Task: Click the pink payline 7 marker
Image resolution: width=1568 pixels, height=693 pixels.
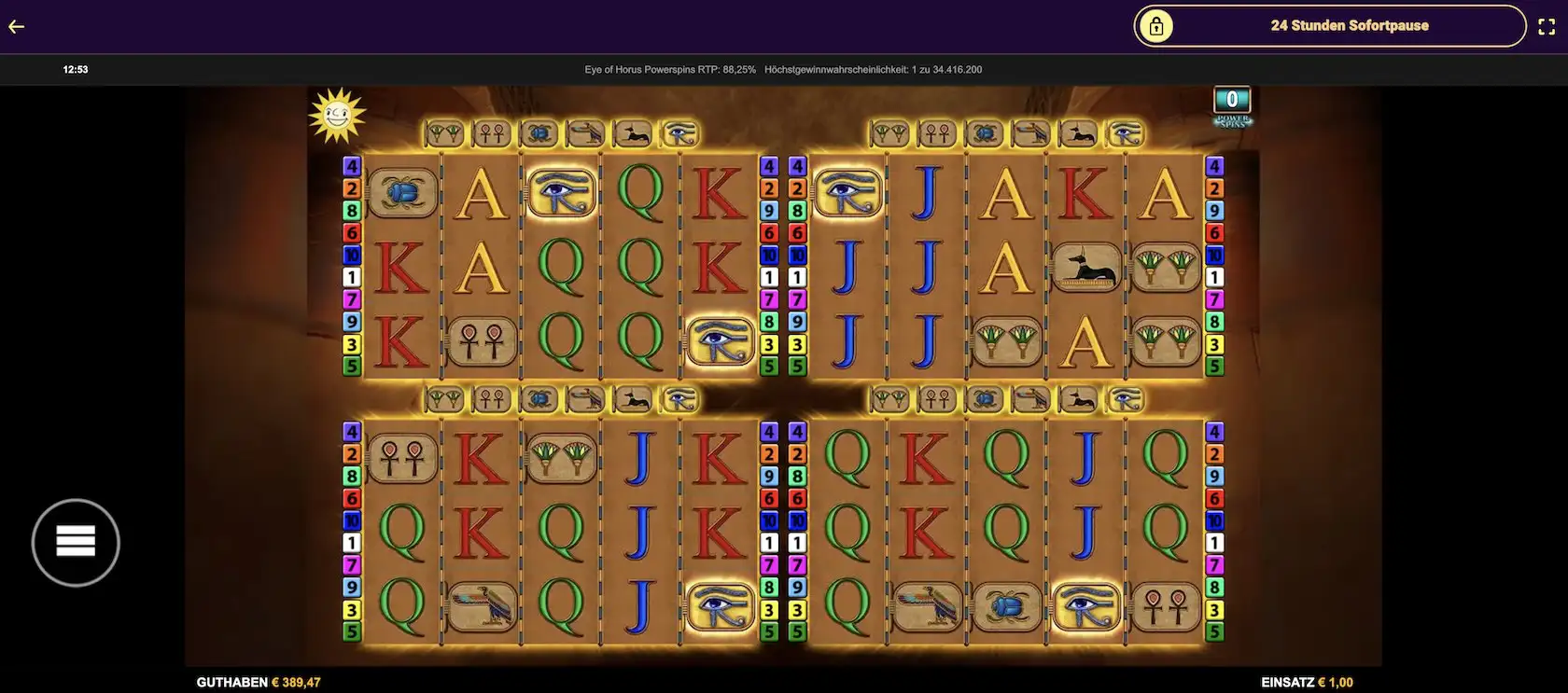Action: 352,298
